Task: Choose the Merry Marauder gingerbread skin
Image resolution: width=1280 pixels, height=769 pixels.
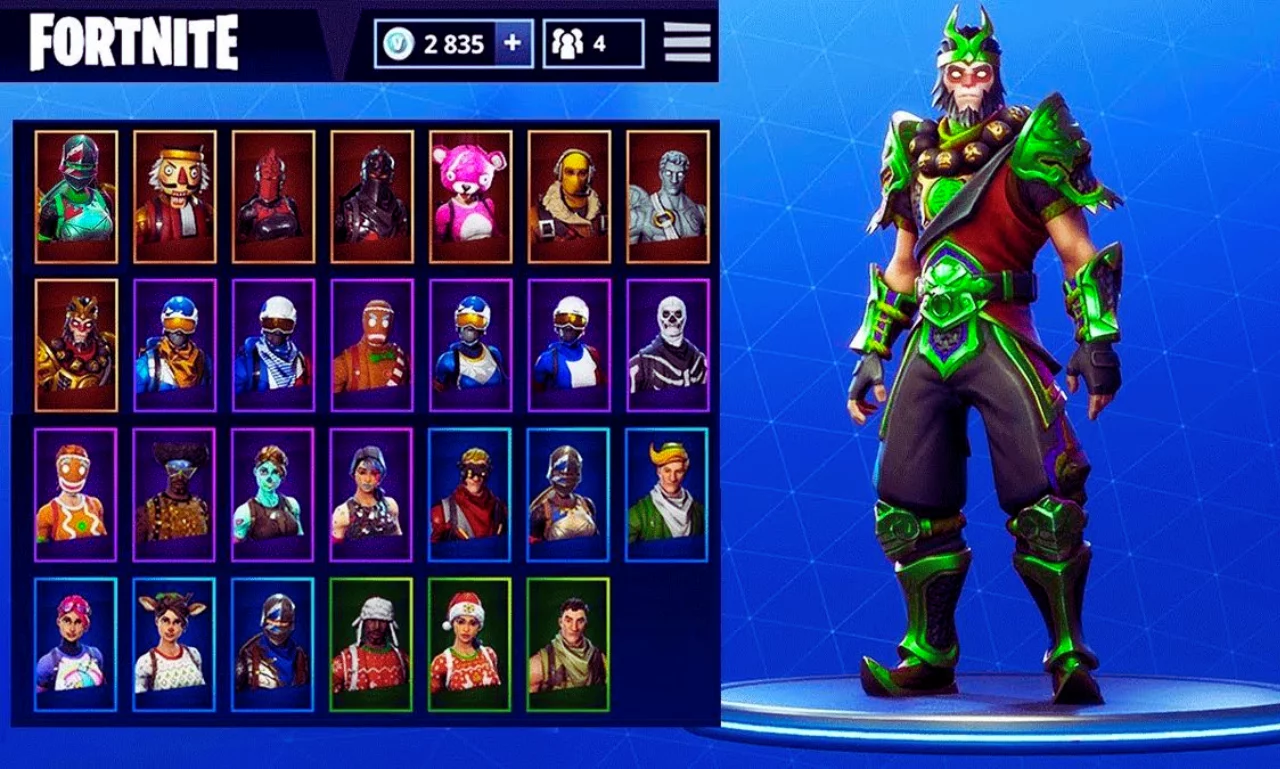Action: point(371,343)
